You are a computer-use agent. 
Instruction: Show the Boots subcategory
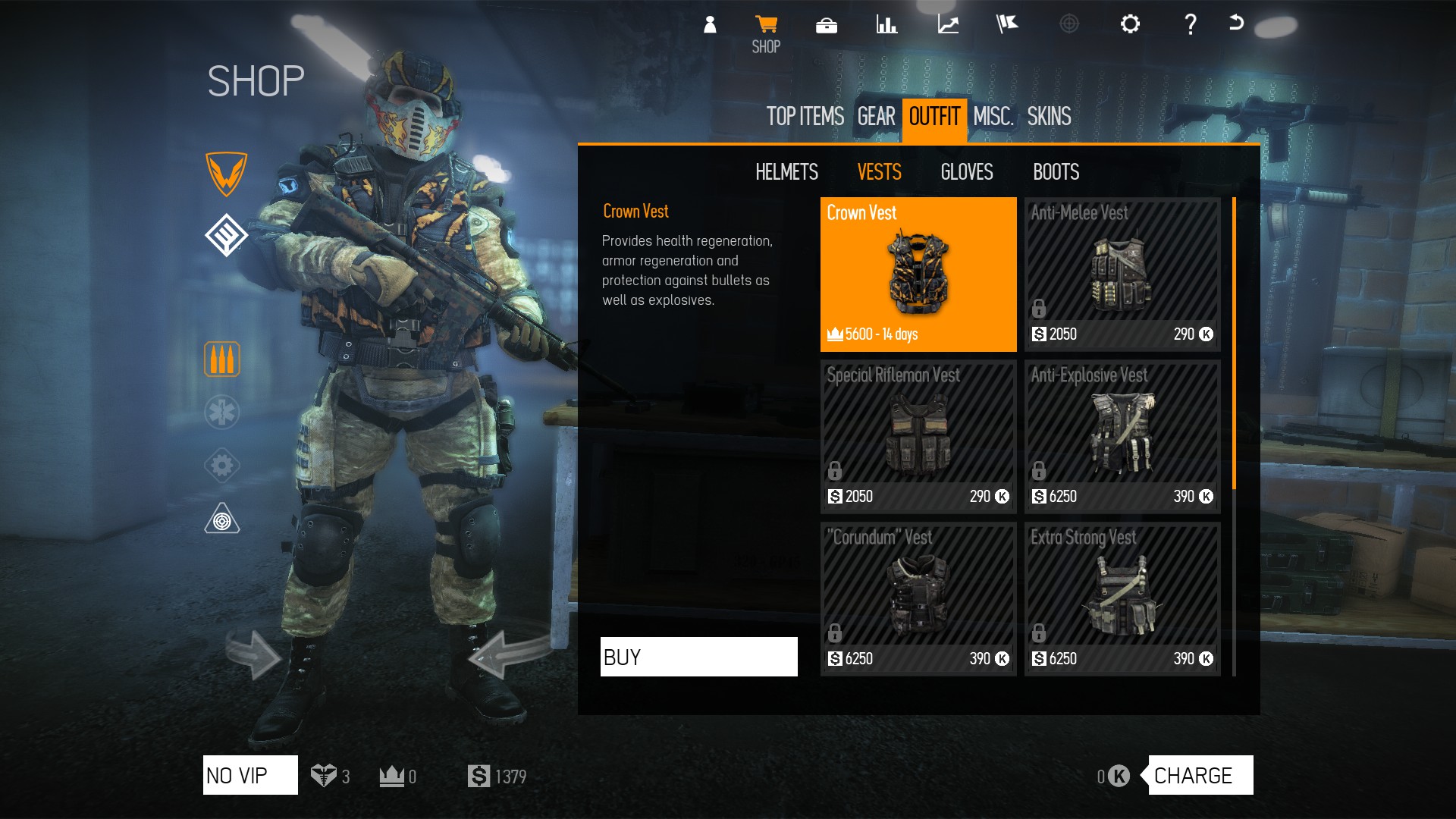click(x=1056, y=172)
